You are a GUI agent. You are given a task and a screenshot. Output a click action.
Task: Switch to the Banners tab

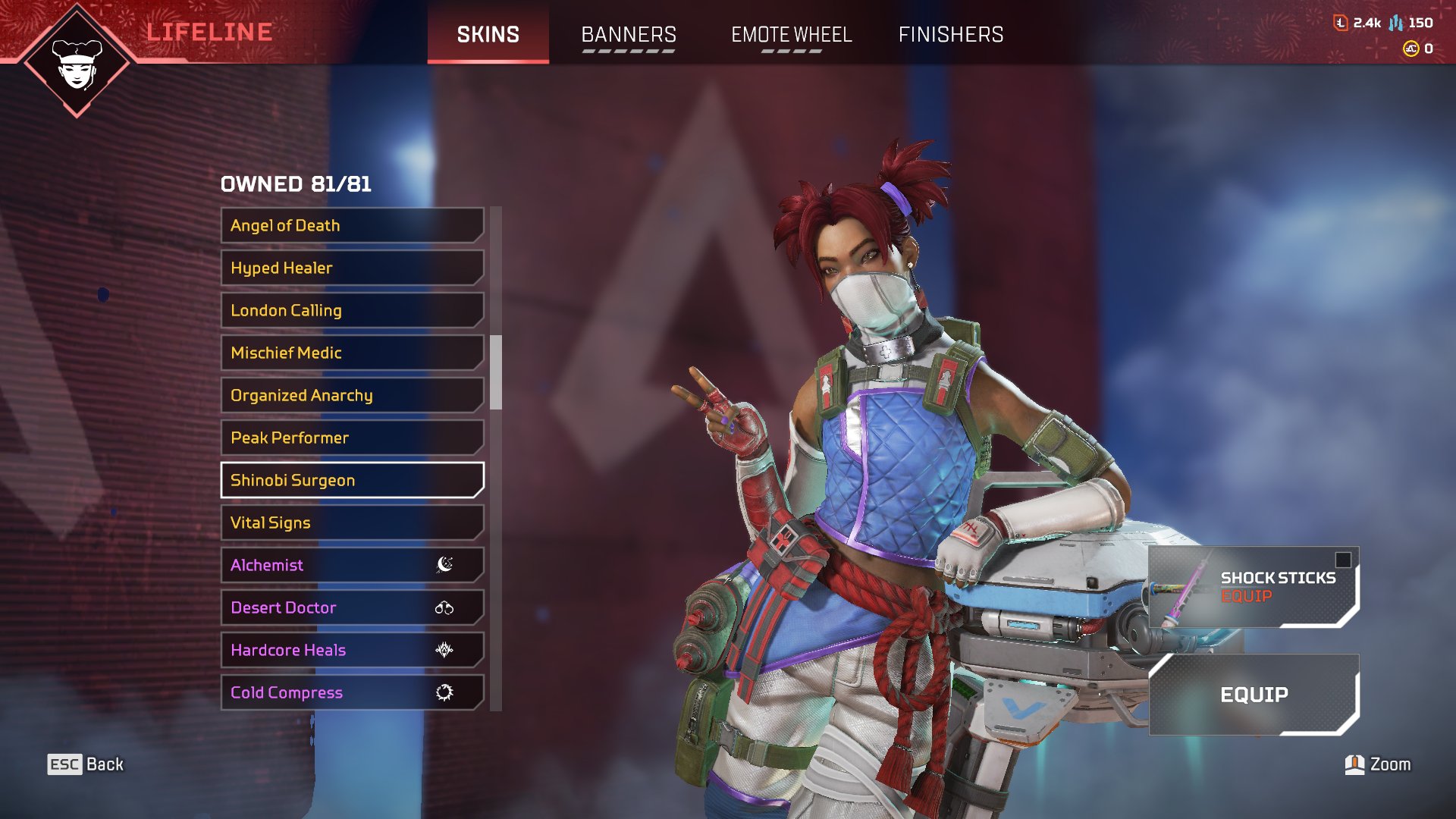(629, 35)
